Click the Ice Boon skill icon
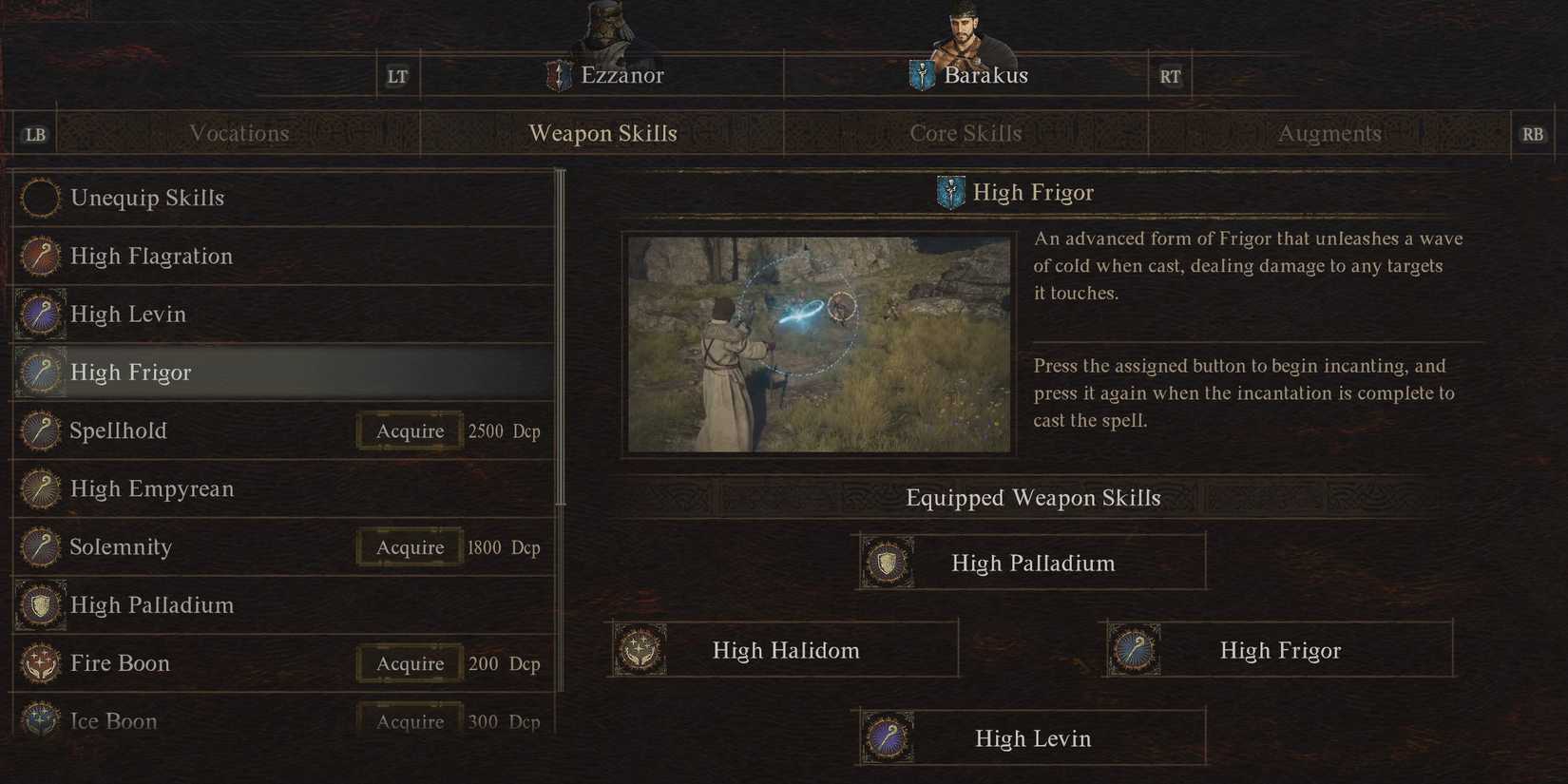1568x784 pixels. pos(40,719)
